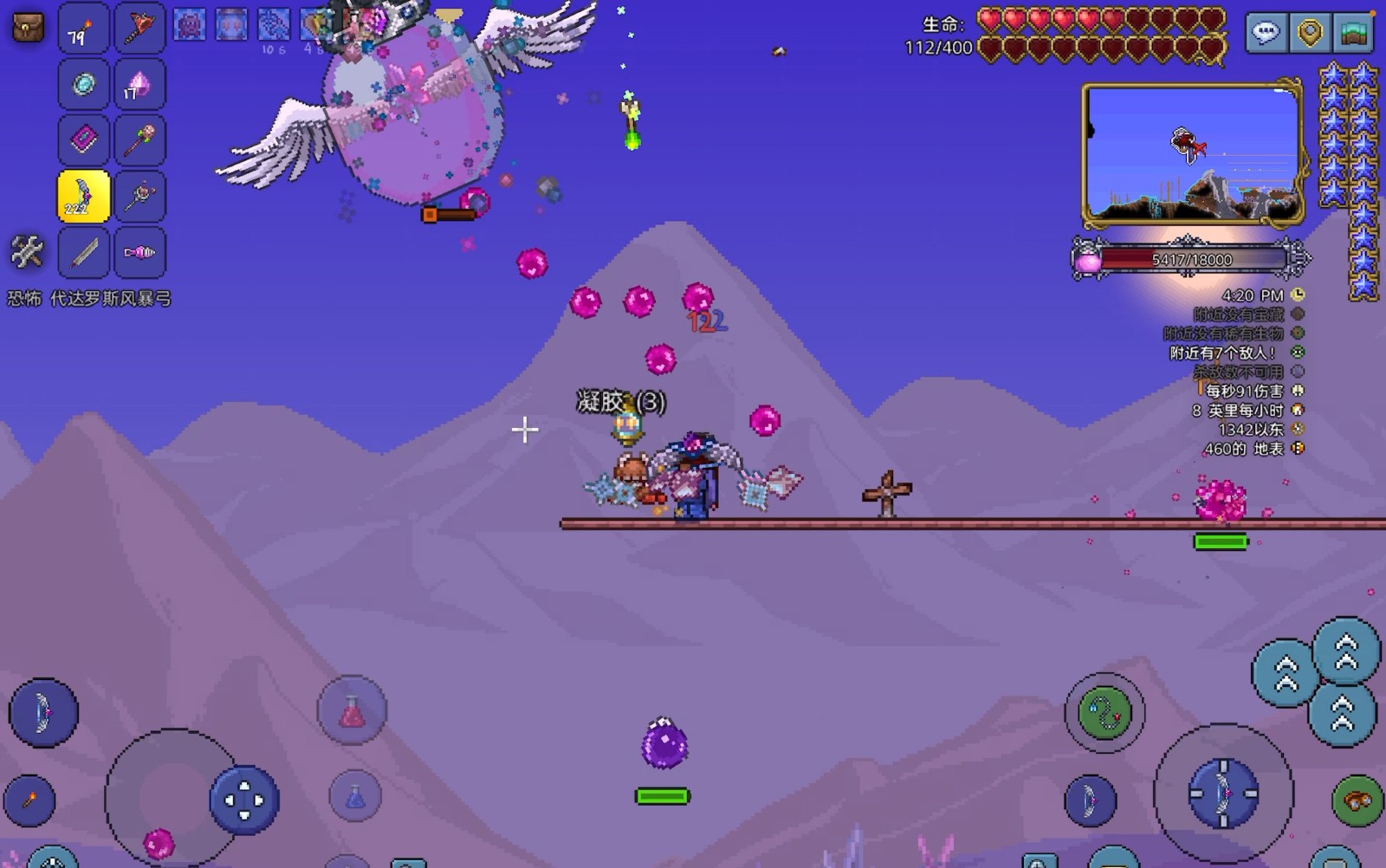The height and width of the screenshot is (868, 1386).
Task: Tap the gold map pin button
Action: pos(1310,33)
